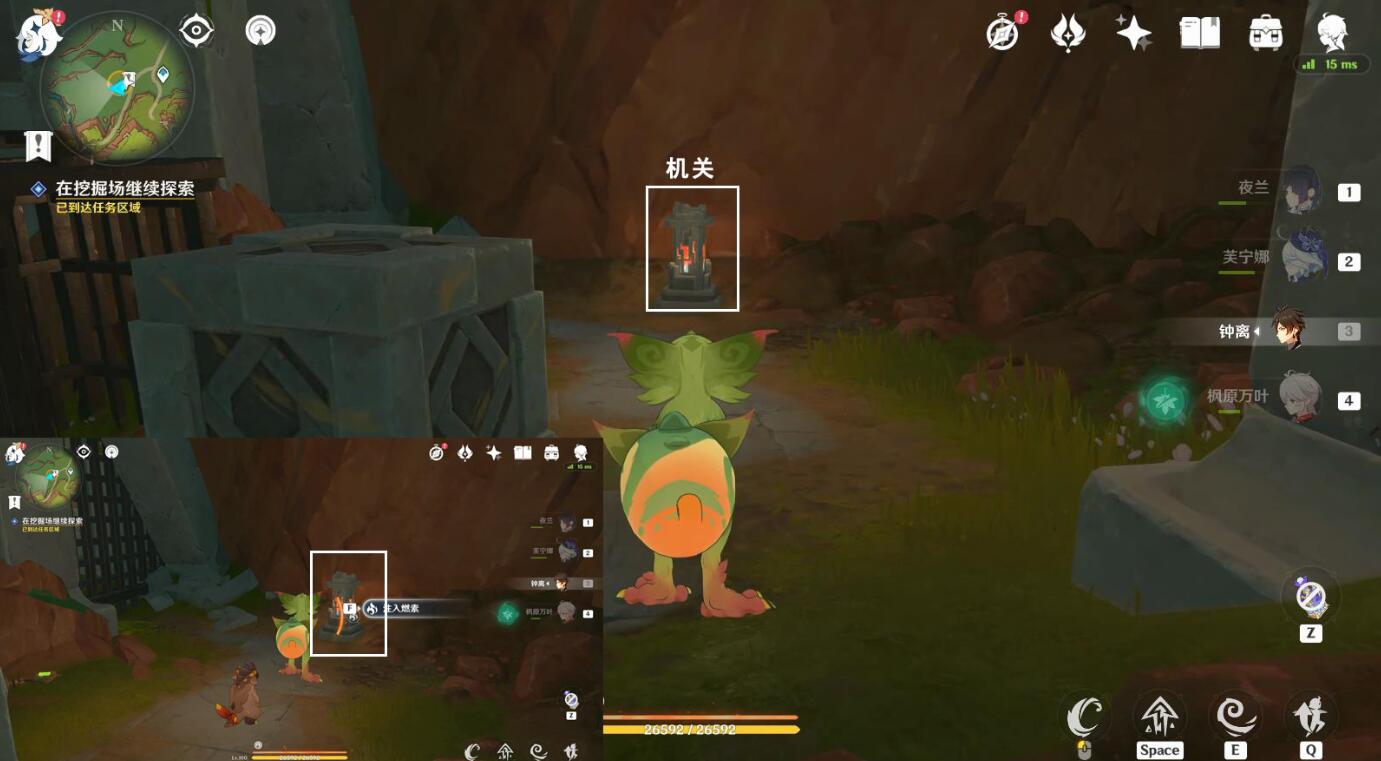Open the Events overview stopwatch icon
Screen dimensions: 1381x761
coord(1001,32)
